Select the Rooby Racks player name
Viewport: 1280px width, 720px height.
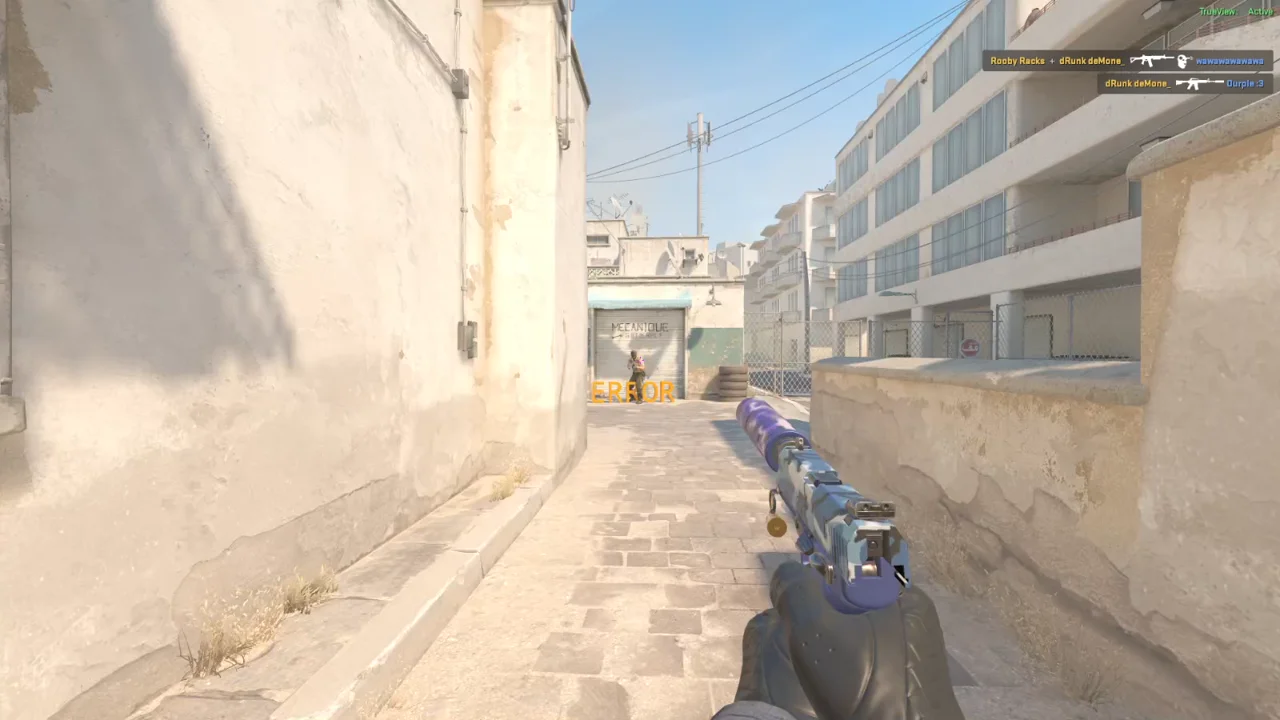click(1018, 61)
